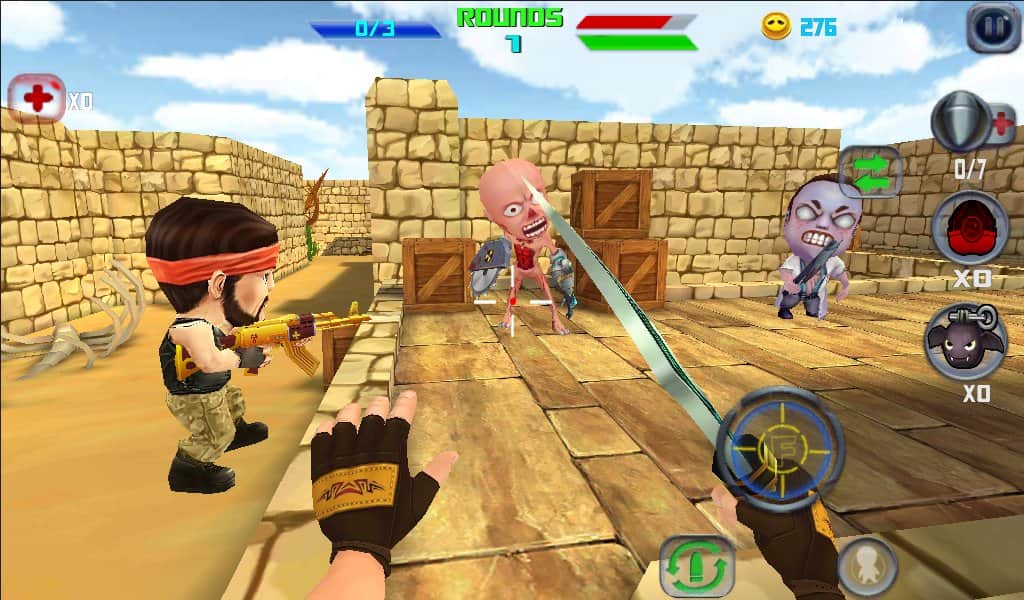Use the red helmet item
The image size is (1024, 600).
pyautogui.click(x=969, y=229)
